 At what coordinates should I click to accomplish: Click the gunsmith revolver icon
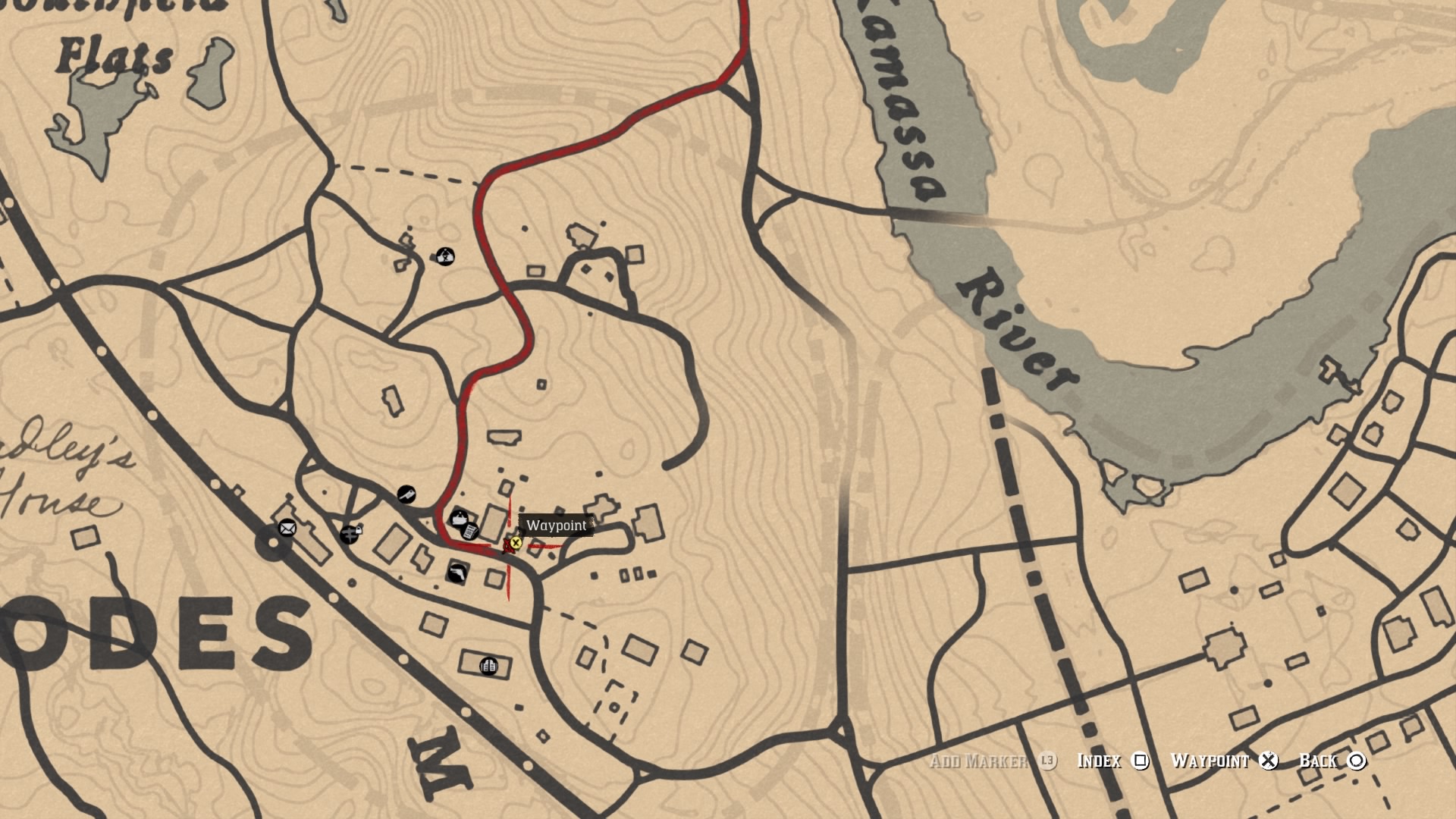click(x=457, y=574)
